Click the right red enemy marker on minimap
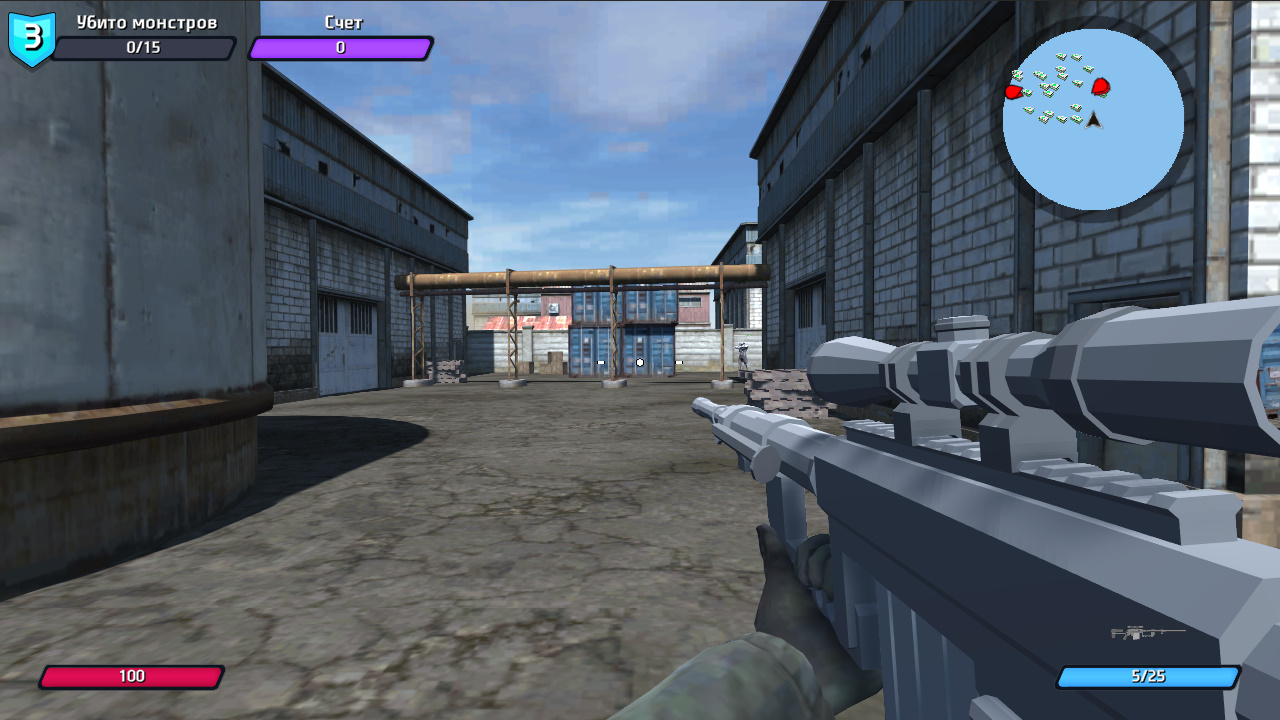 tap(1101, 88)
